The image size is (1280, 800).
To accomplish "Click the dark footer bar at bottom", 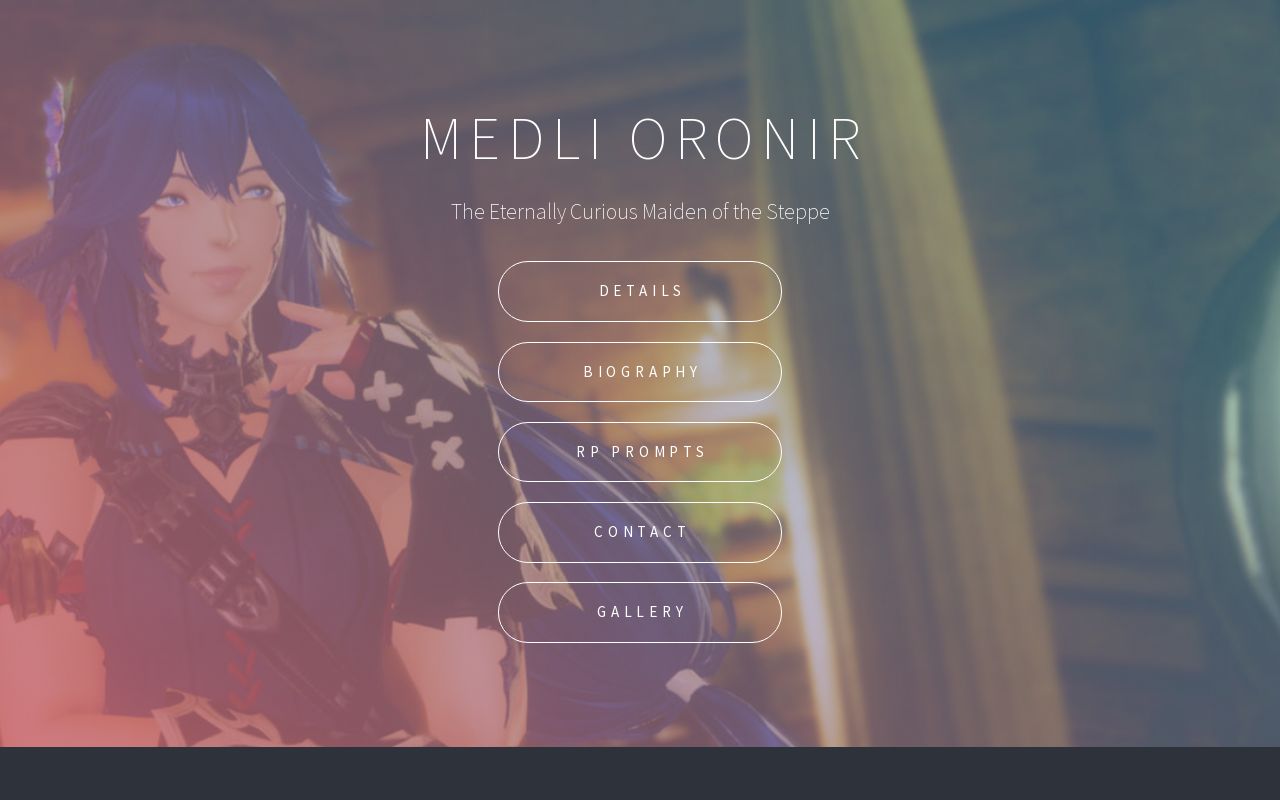I will click(x=640, y=773).
